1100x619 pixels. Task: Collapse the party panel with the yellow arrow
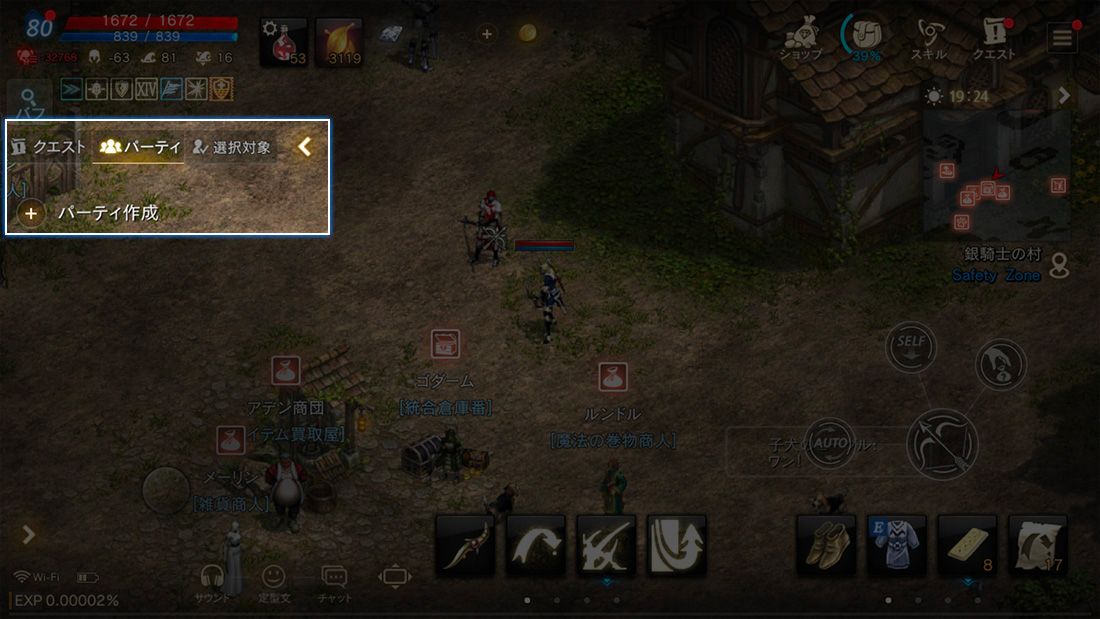(305, 147)
